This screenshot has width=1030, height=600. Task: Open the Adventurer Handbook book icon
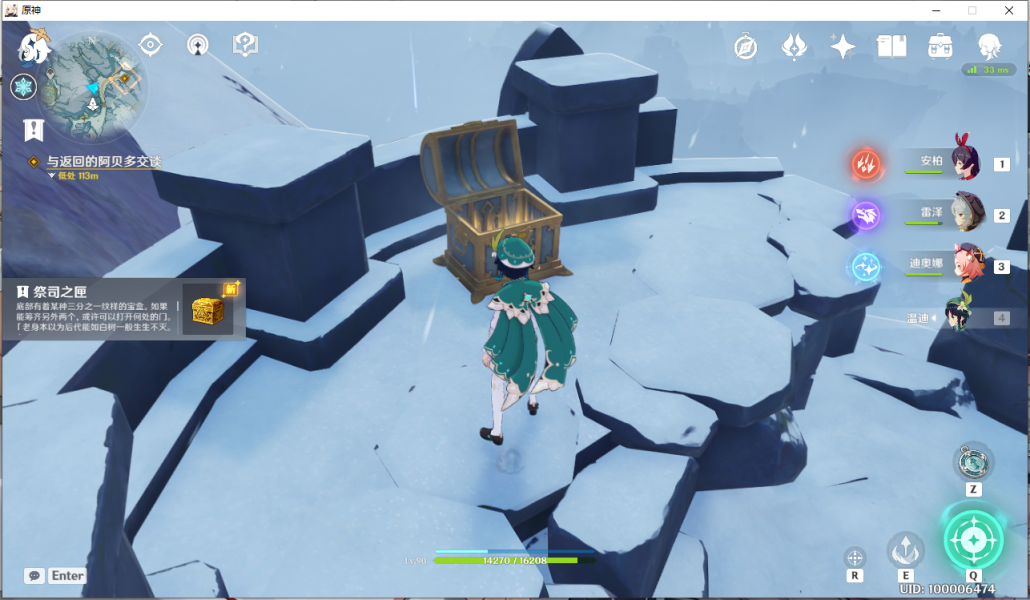[891, 46]
